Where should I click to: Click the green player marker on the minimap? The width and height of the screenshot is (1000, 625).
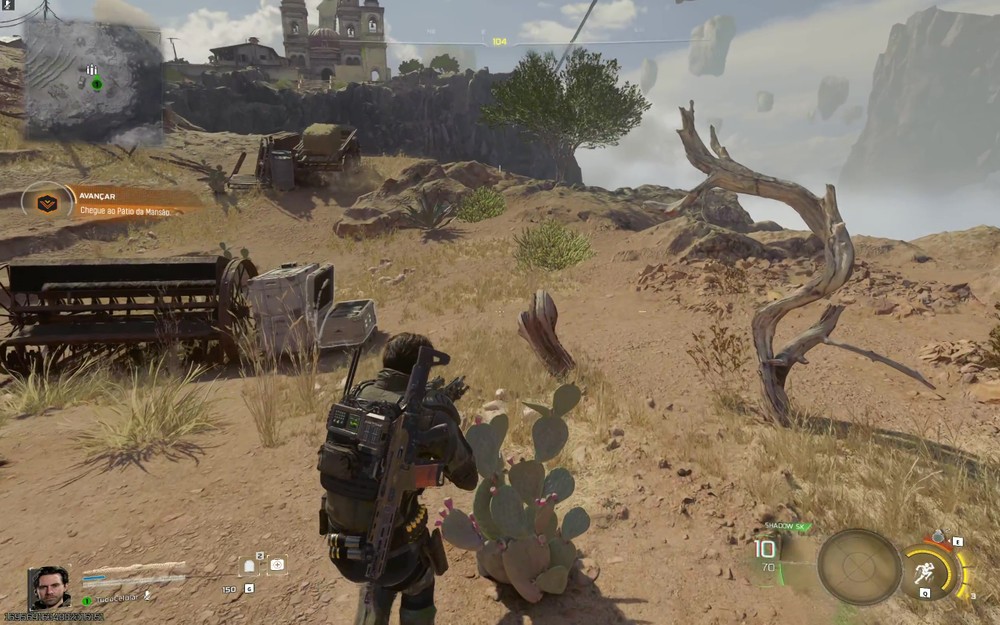coord(96,84)
